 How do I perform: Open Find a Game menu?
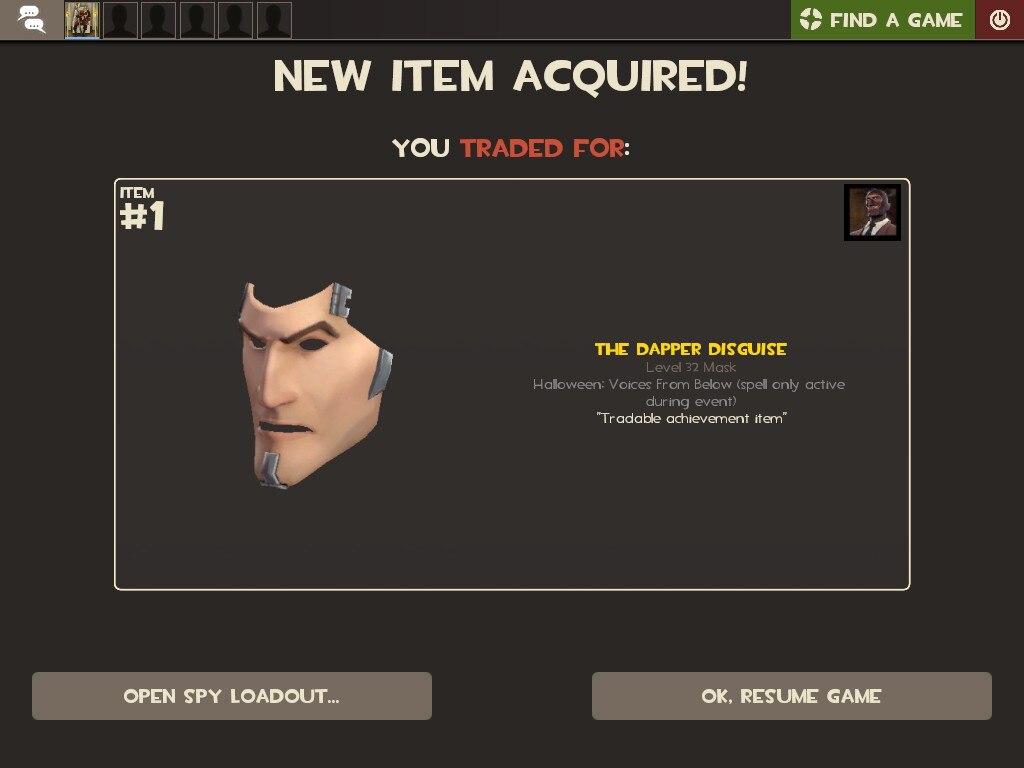[x=882, y=20]
